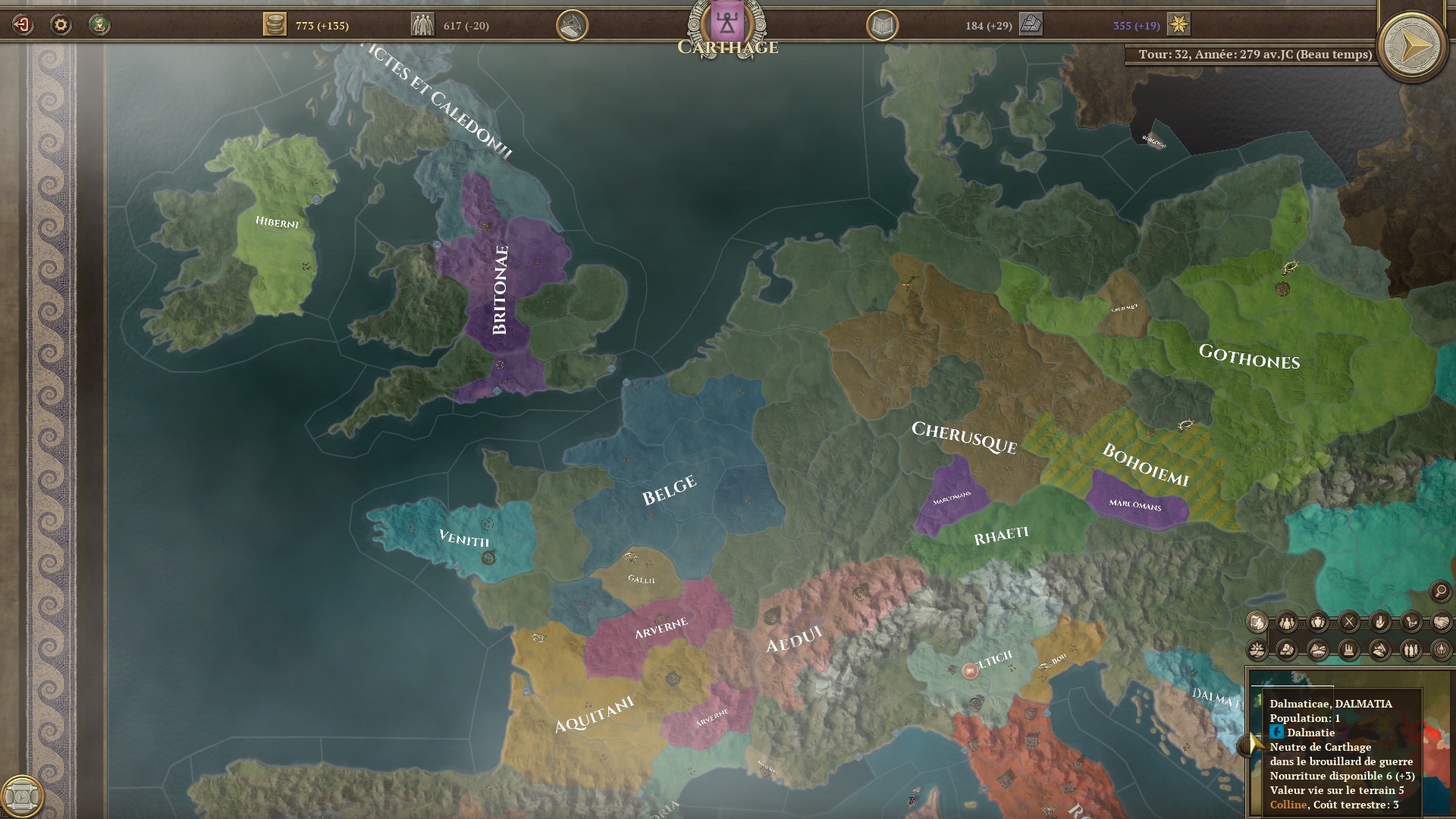Open settings with the gear icon

(x=61, y=25)
